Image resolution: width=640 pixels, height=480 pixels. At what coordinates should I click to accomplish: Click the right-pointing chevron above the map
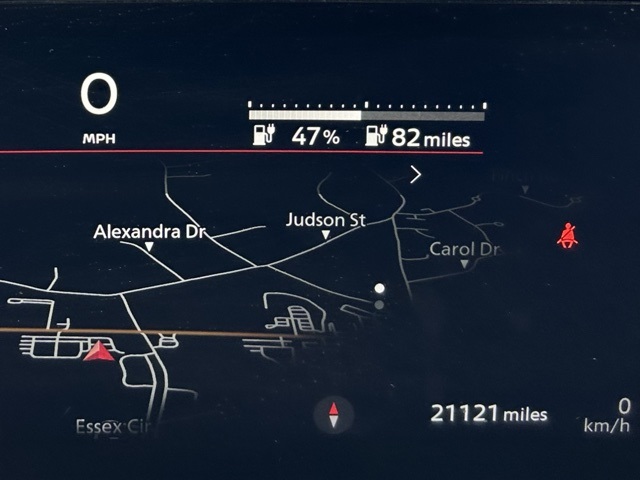click(415, 174)
